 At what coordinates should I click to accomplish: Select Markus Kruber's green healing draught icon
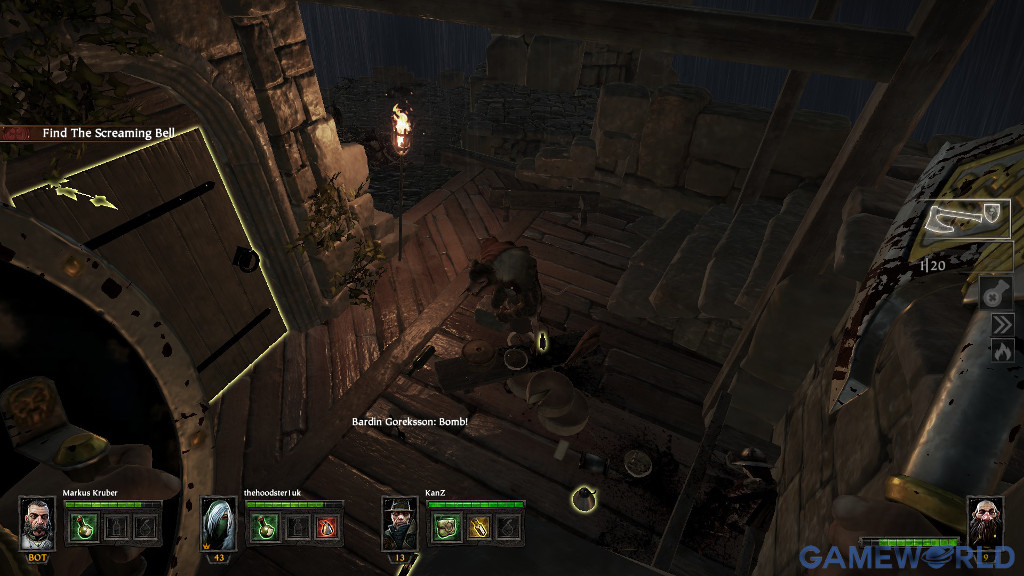82,526
